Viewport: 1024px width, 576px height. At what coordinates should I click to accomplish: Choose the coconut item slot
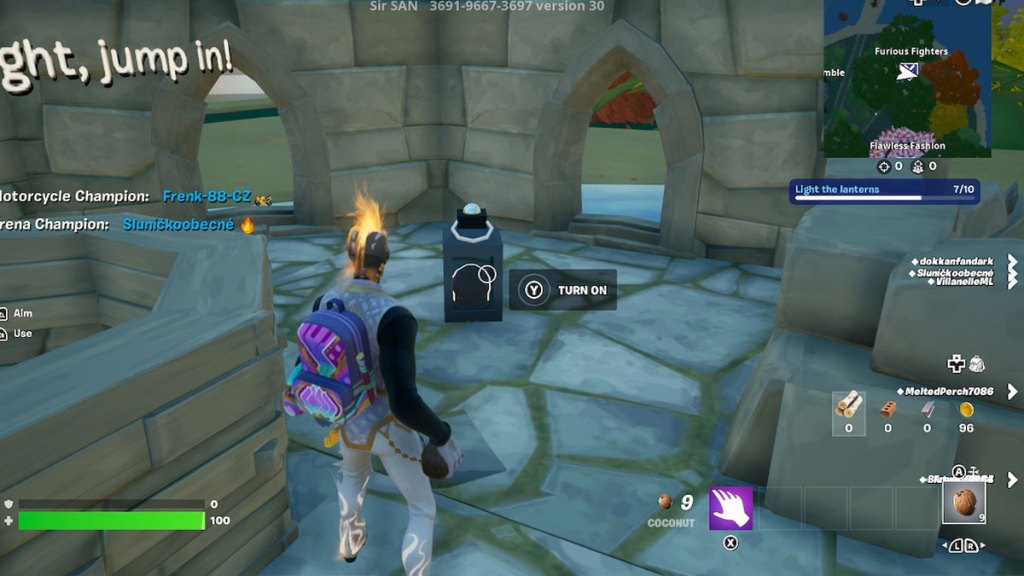click(x=963, y=501)
